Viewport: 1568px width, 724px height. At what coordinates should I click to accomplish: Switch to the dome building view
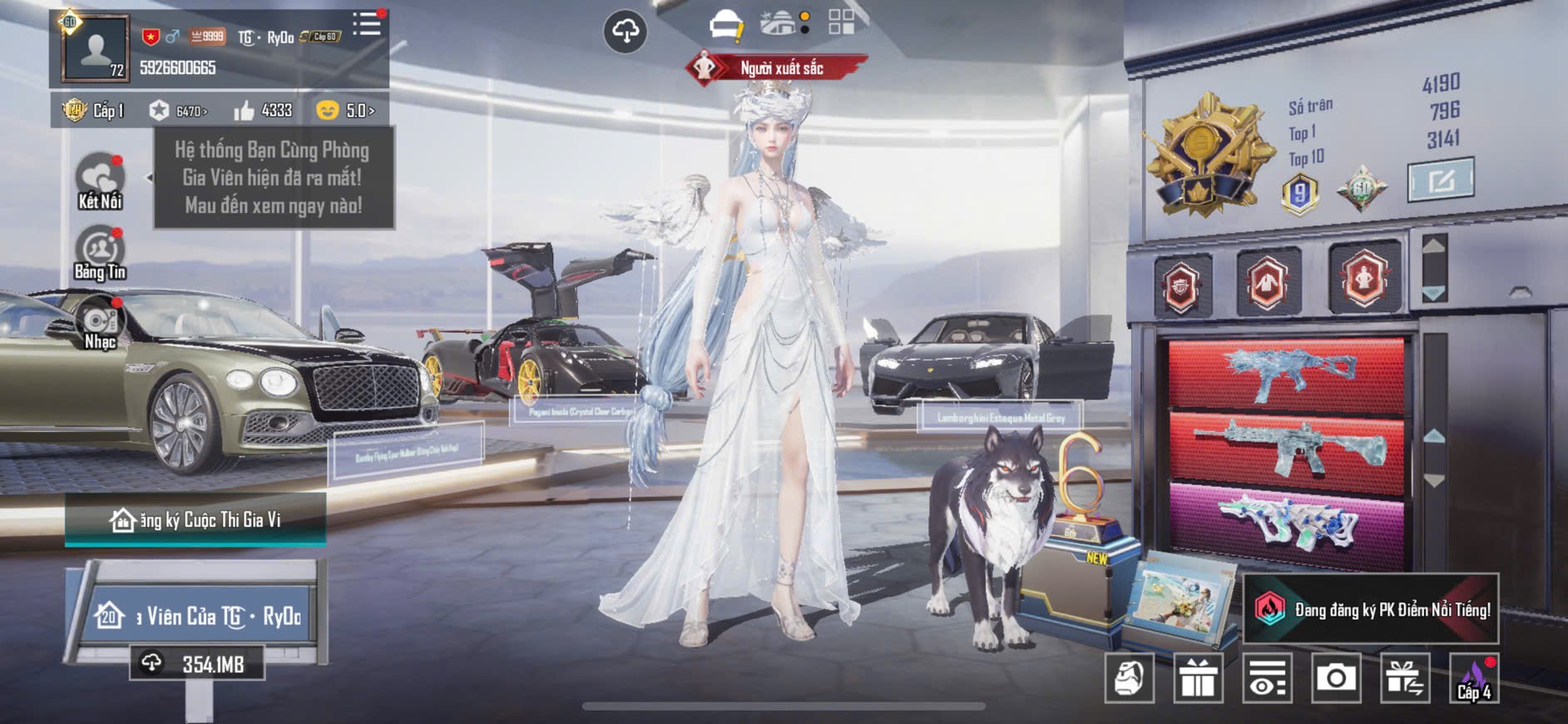point(779,23)
